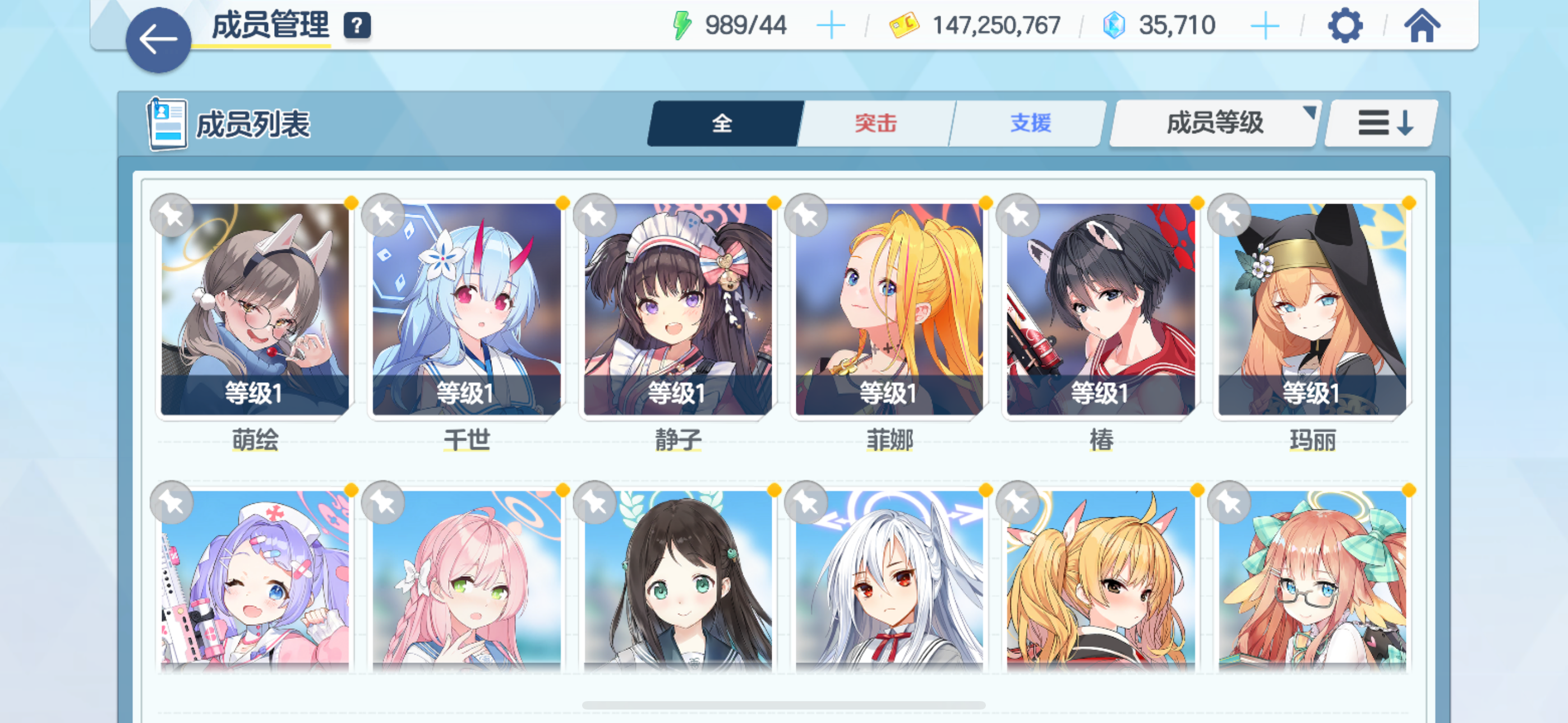The image size is (1568, 723).
Task: Click the AP lightning bolt icon
Action: [x=682, y=24]
